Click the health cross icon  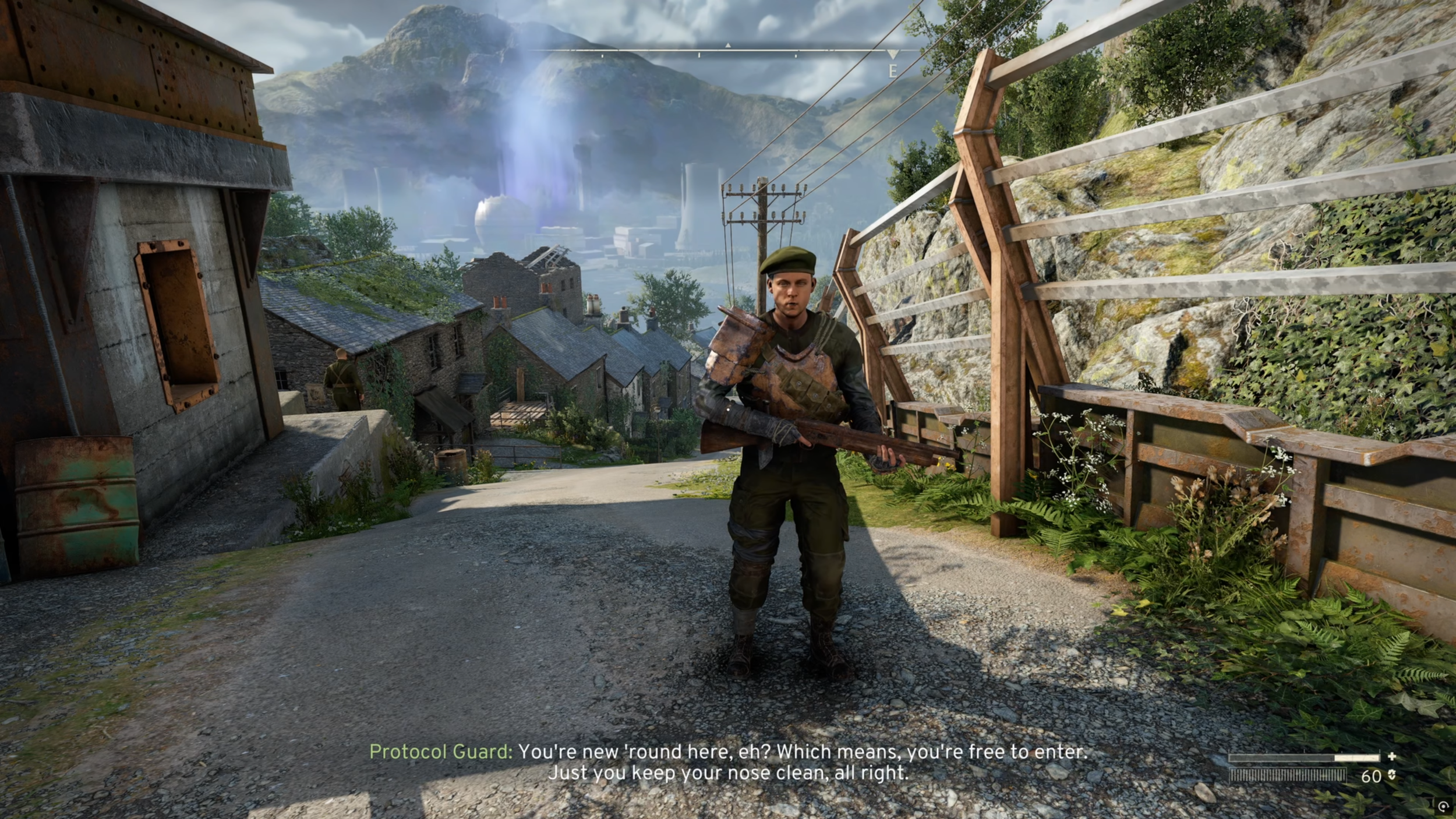pyautogui.click(x=1392, y=757)
